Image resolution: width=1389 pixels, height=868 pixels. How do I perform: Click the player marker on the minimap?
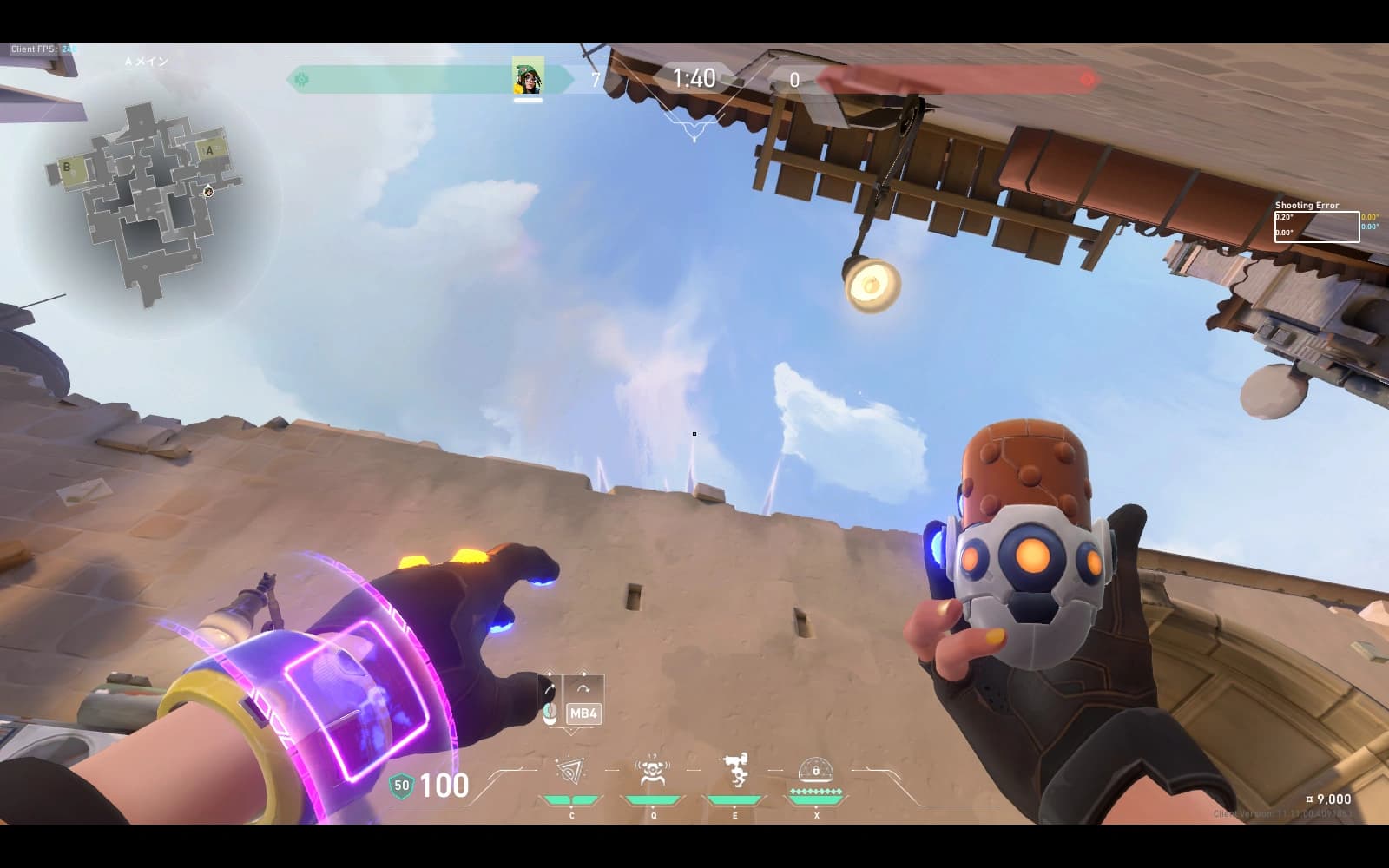(x=208, y=191)
